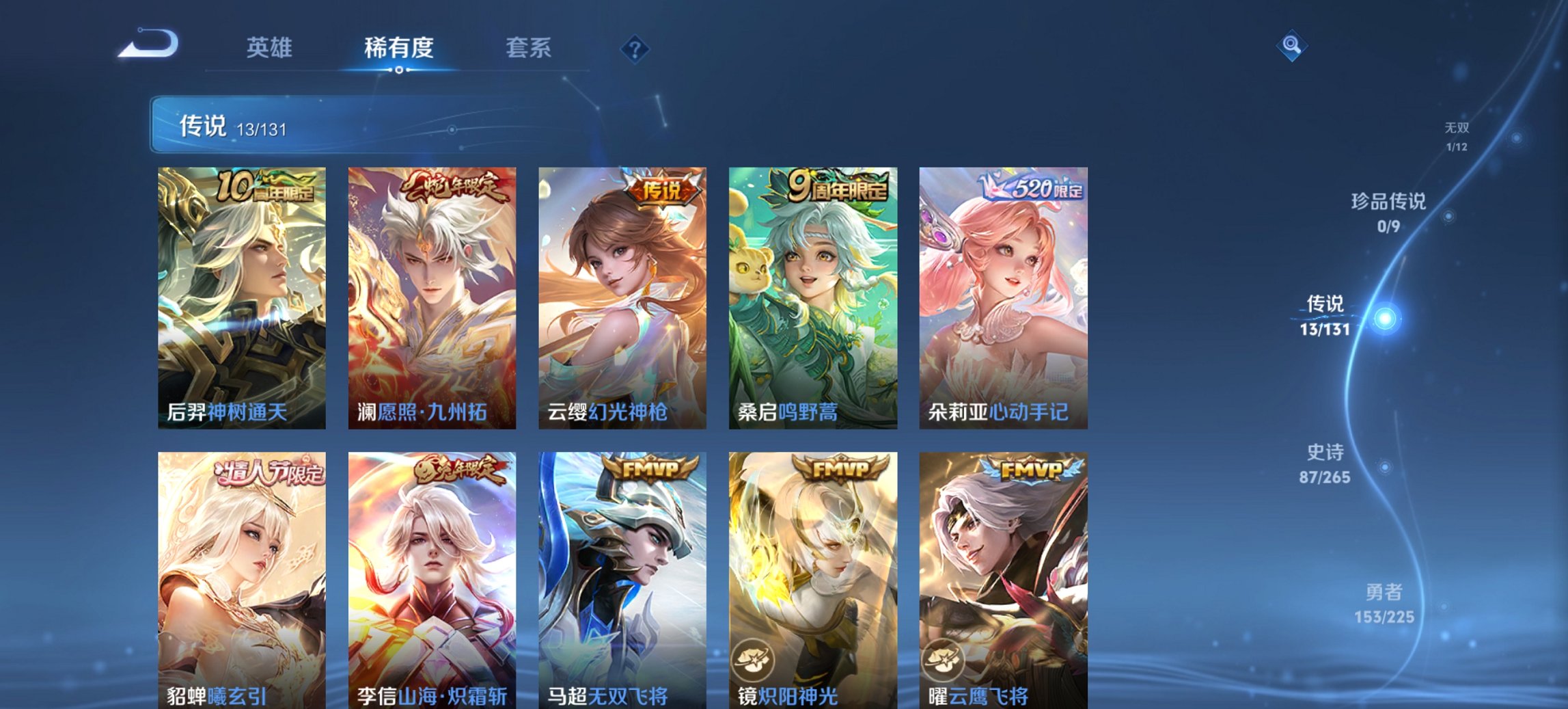Open help via the question mark icon

click(634, 48)
